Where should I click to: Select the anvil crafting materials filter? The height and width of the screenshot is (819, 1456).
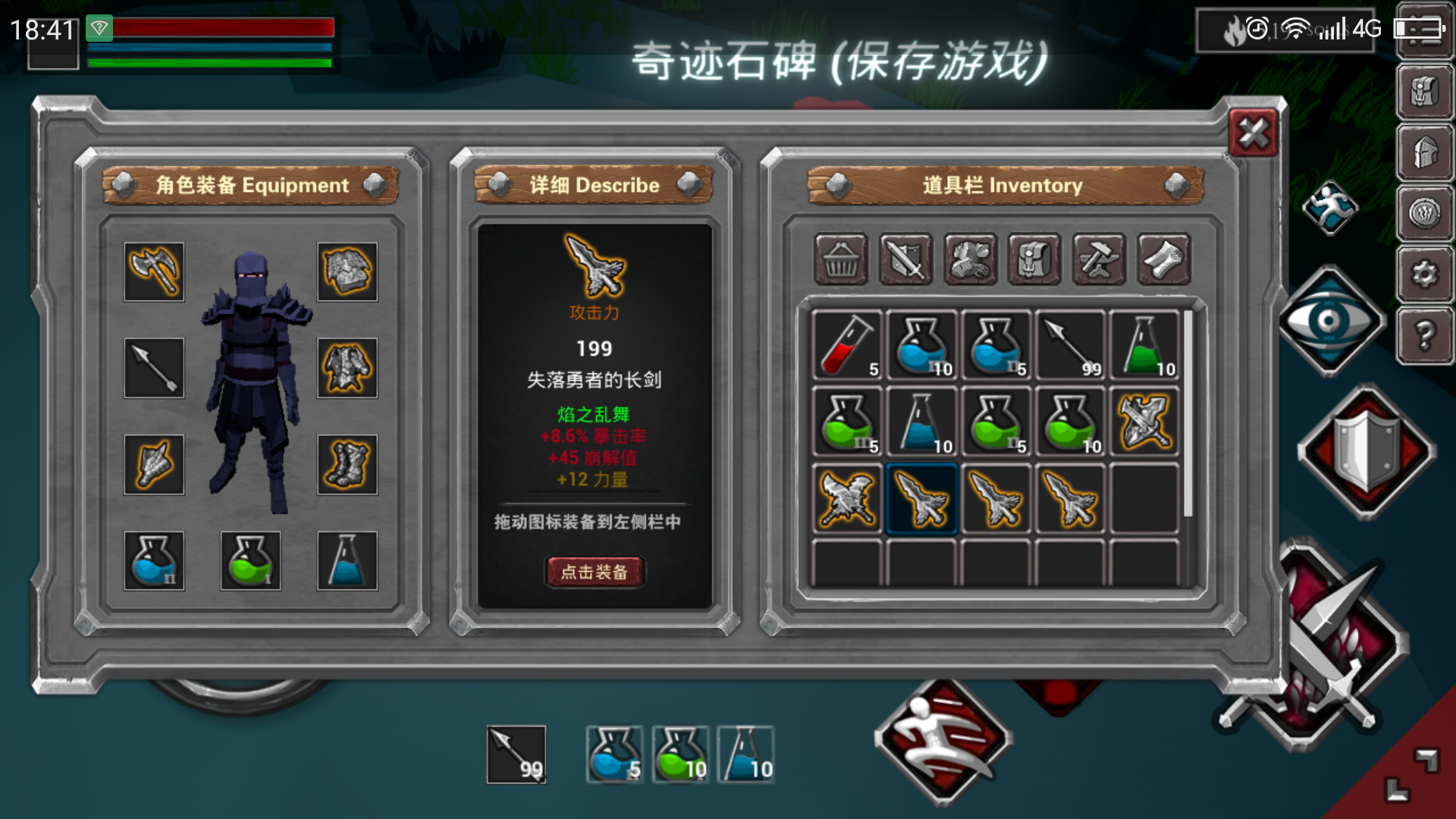pyautogui.click(x=1099, y=261)
